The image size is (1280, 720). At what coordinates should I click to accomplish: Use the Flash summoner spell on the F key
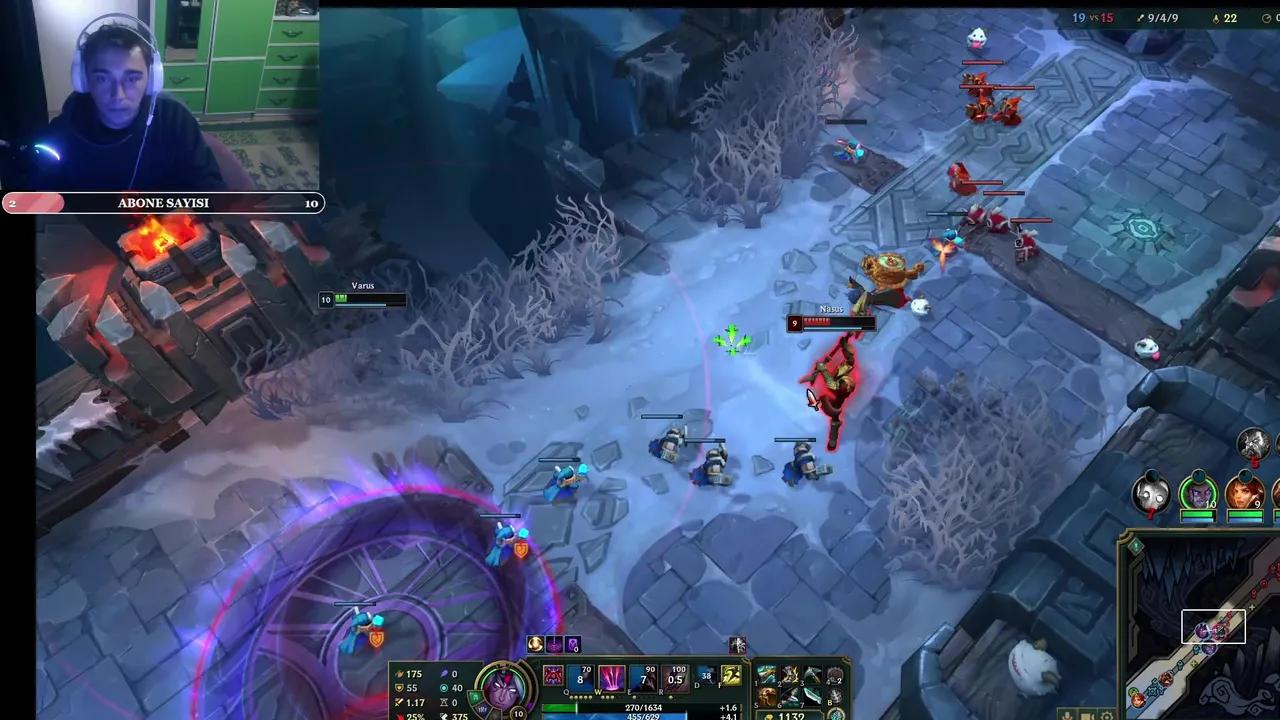point(729,676)
